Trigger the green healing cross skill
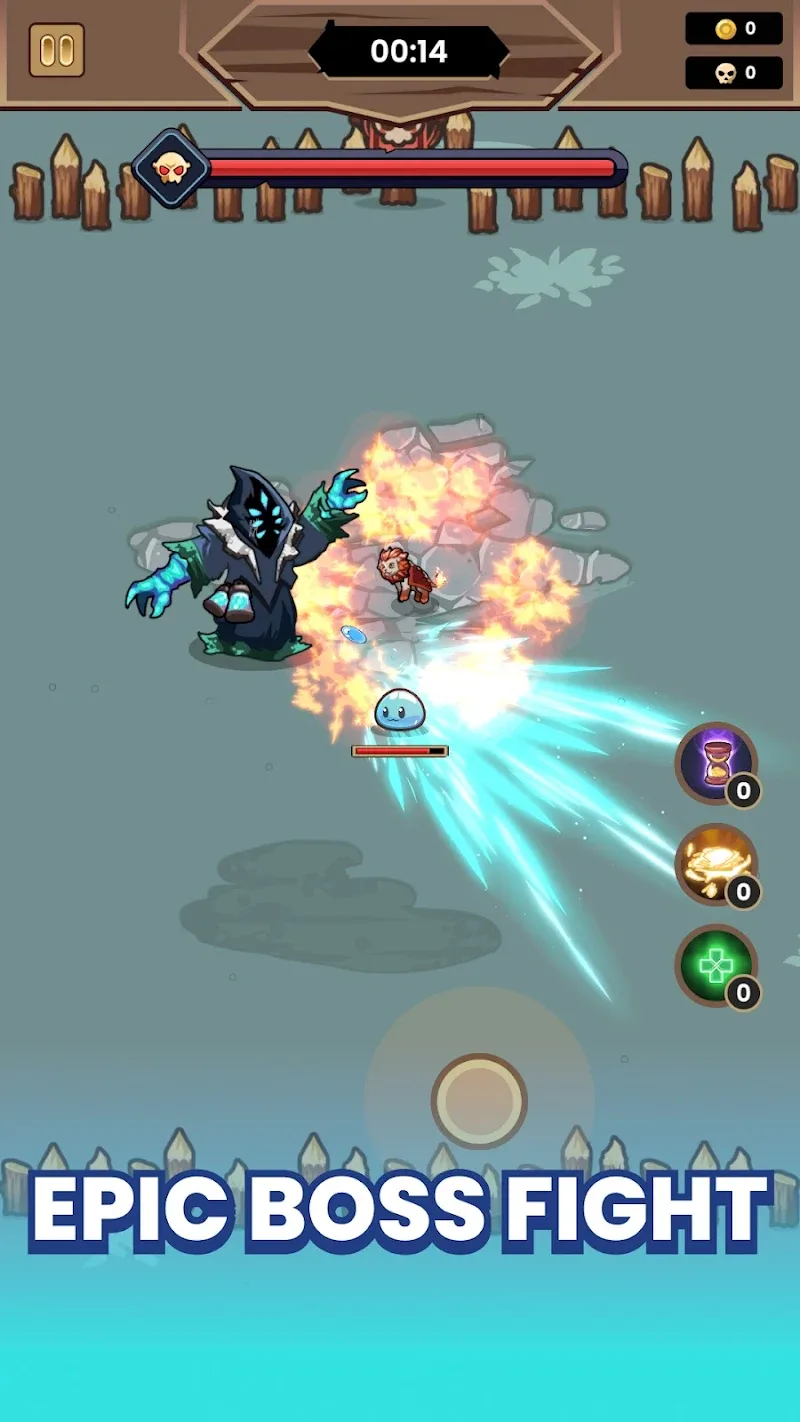Screen dimensions: 800x1422 (x=715, y=964)
